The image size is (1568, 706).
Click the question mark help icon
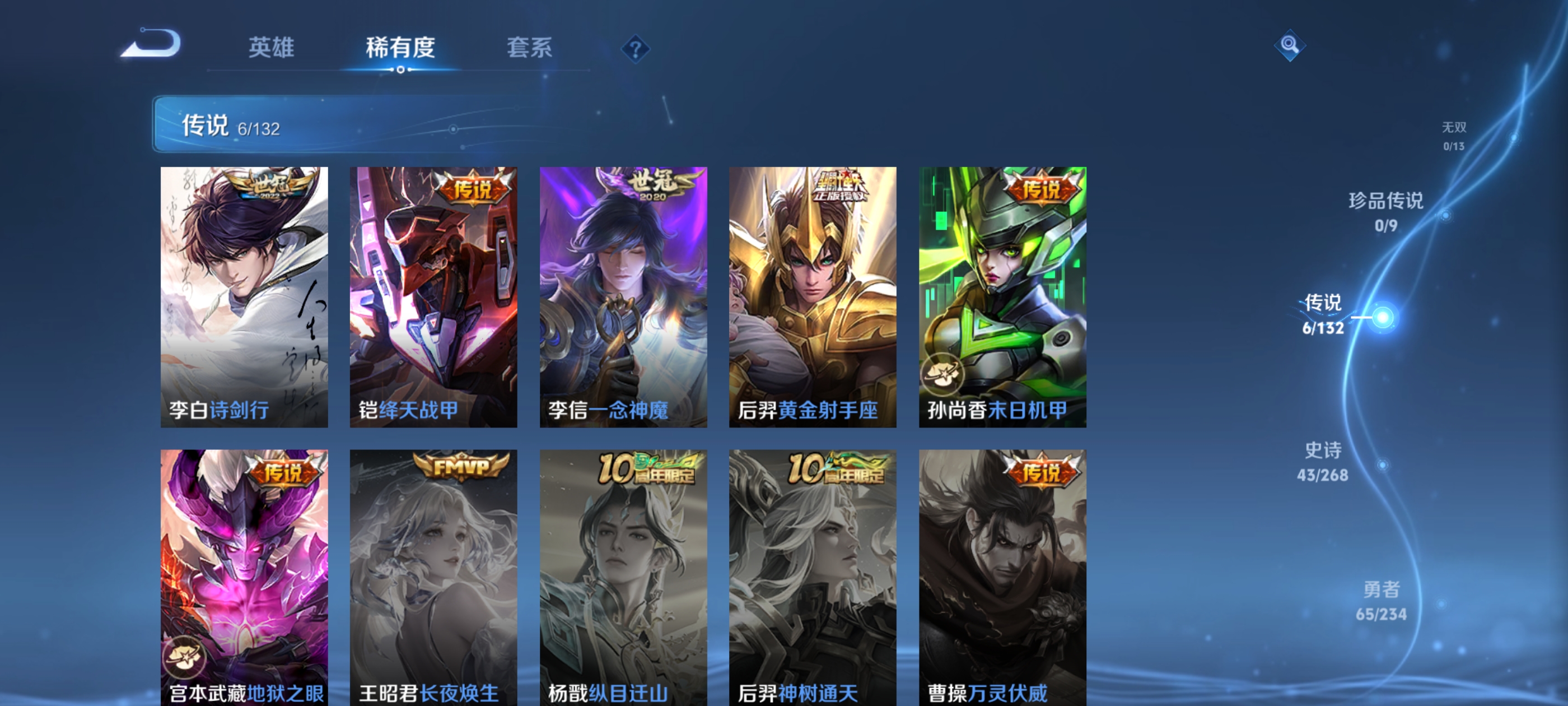tap(635, 49)
